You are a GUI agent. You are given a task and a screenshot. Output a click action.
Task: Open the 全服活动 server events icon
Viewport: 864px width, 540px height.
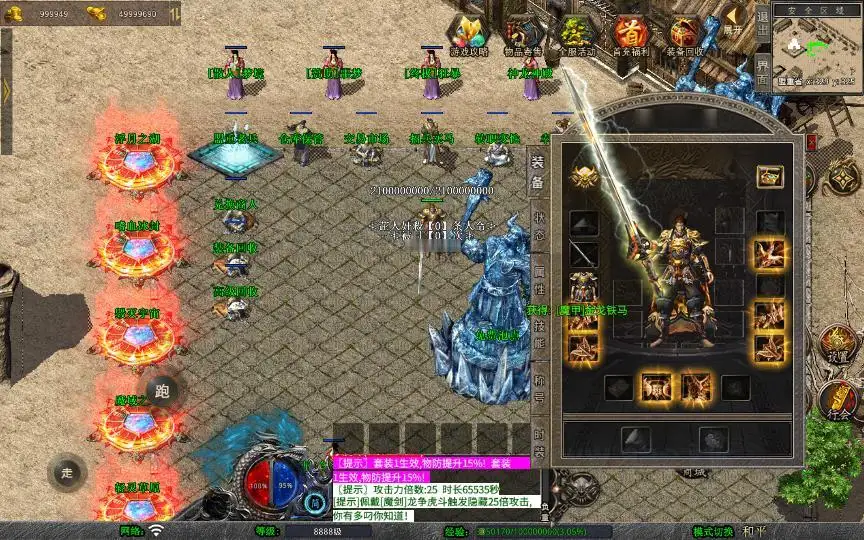pos(577,36)
